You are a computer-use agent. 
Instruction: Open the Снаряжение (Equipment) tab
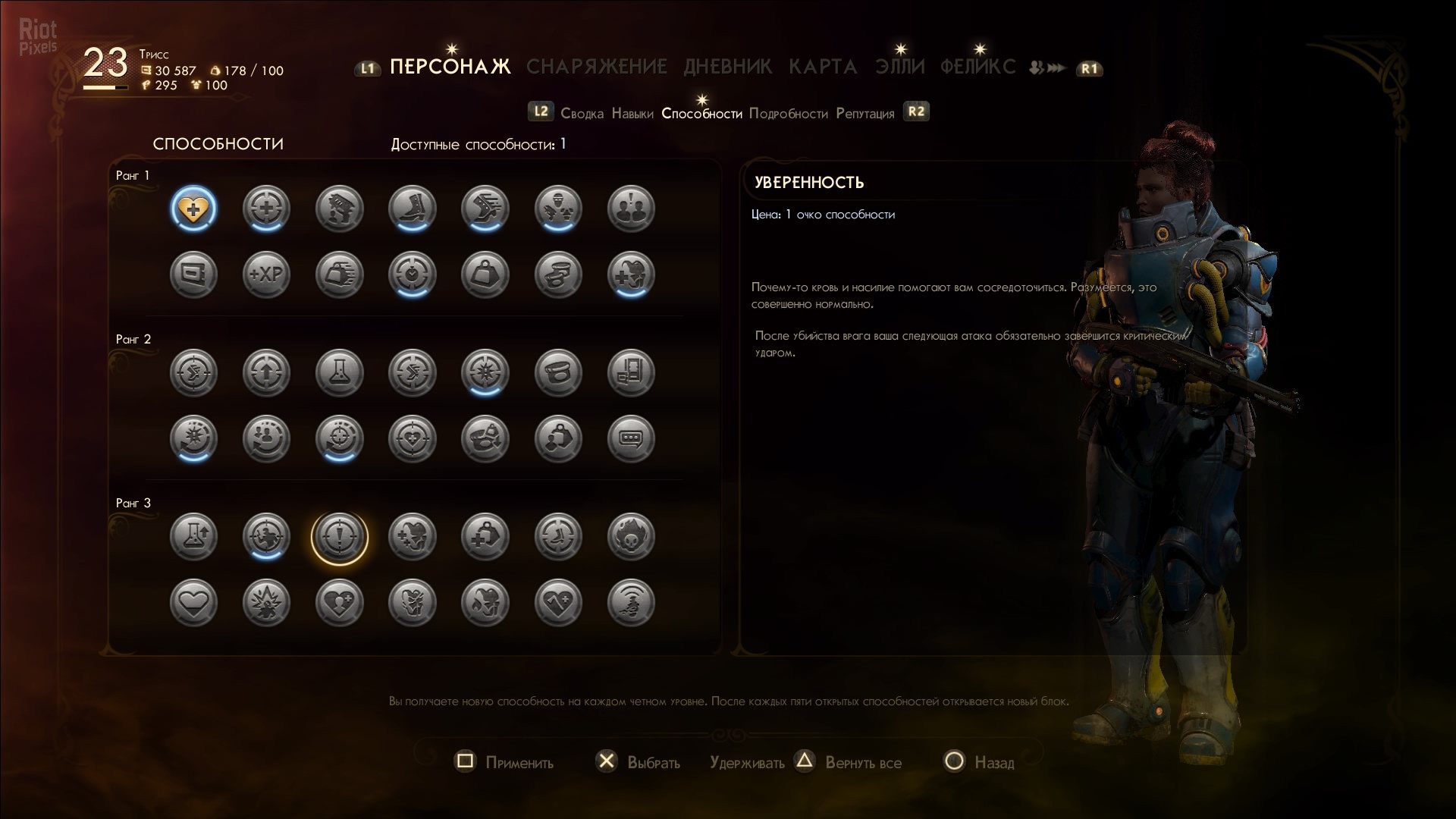click(596, 67)
